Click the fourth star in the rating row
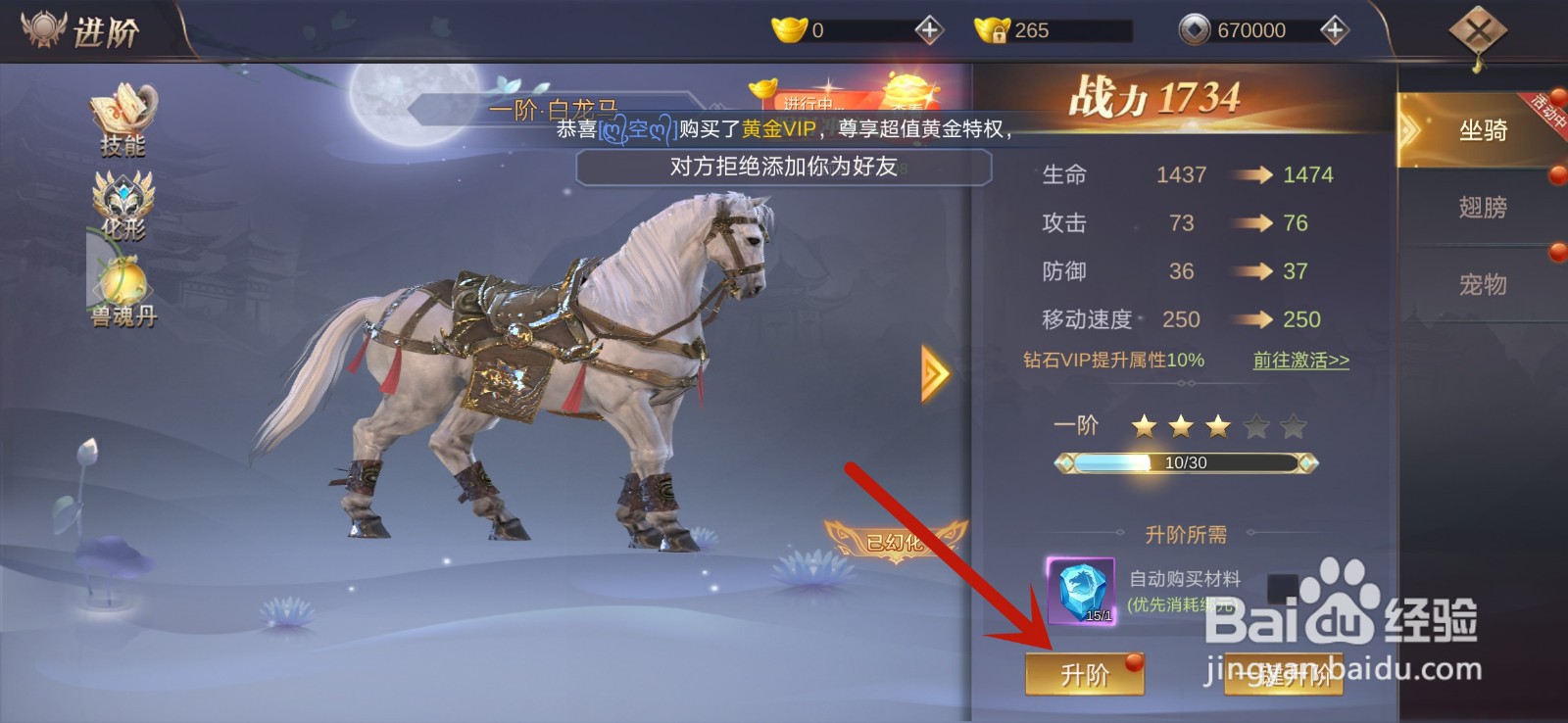1568x723 pixels. point(1253,425)
